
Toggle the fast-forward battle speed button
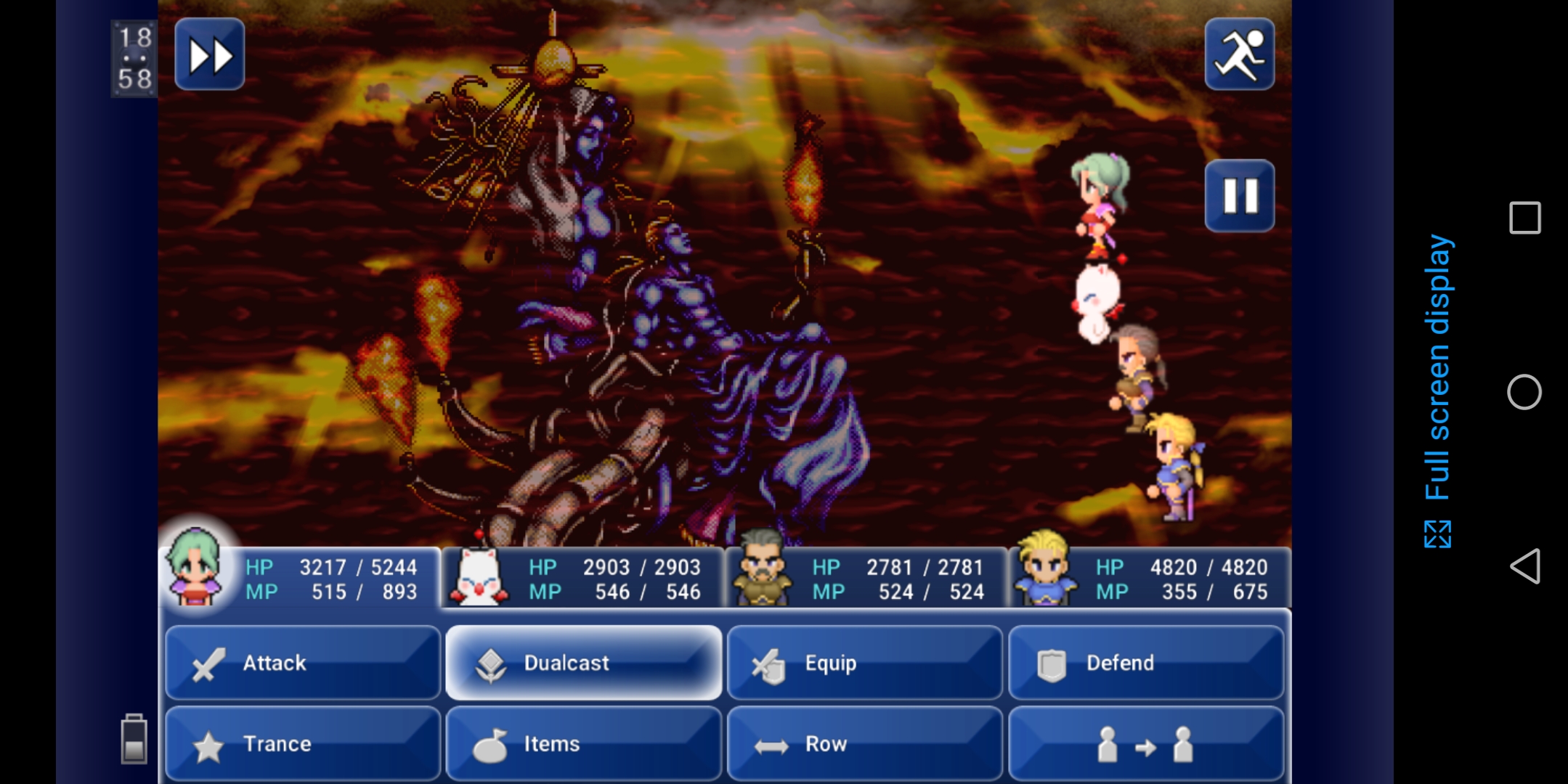click(210, 55)
